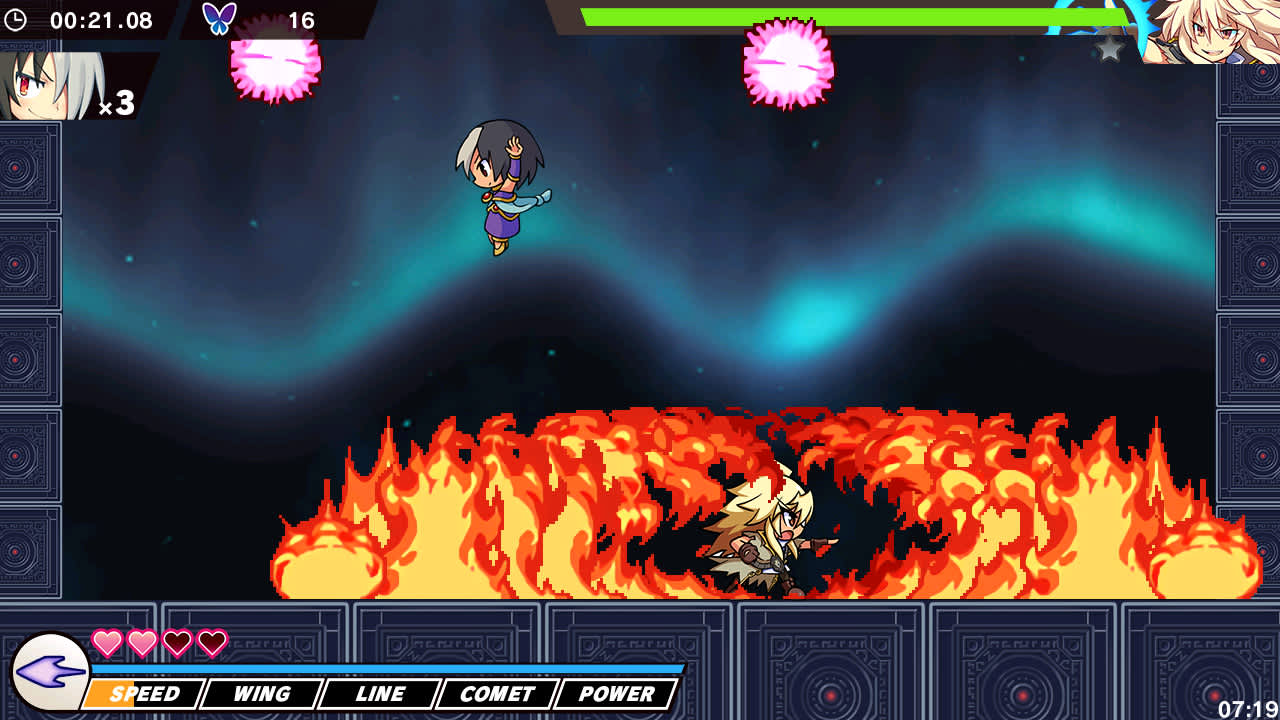Screen dimensions: 1280x720
Task: Switch to the WING upgrade tab
Action: pos(261,693)
